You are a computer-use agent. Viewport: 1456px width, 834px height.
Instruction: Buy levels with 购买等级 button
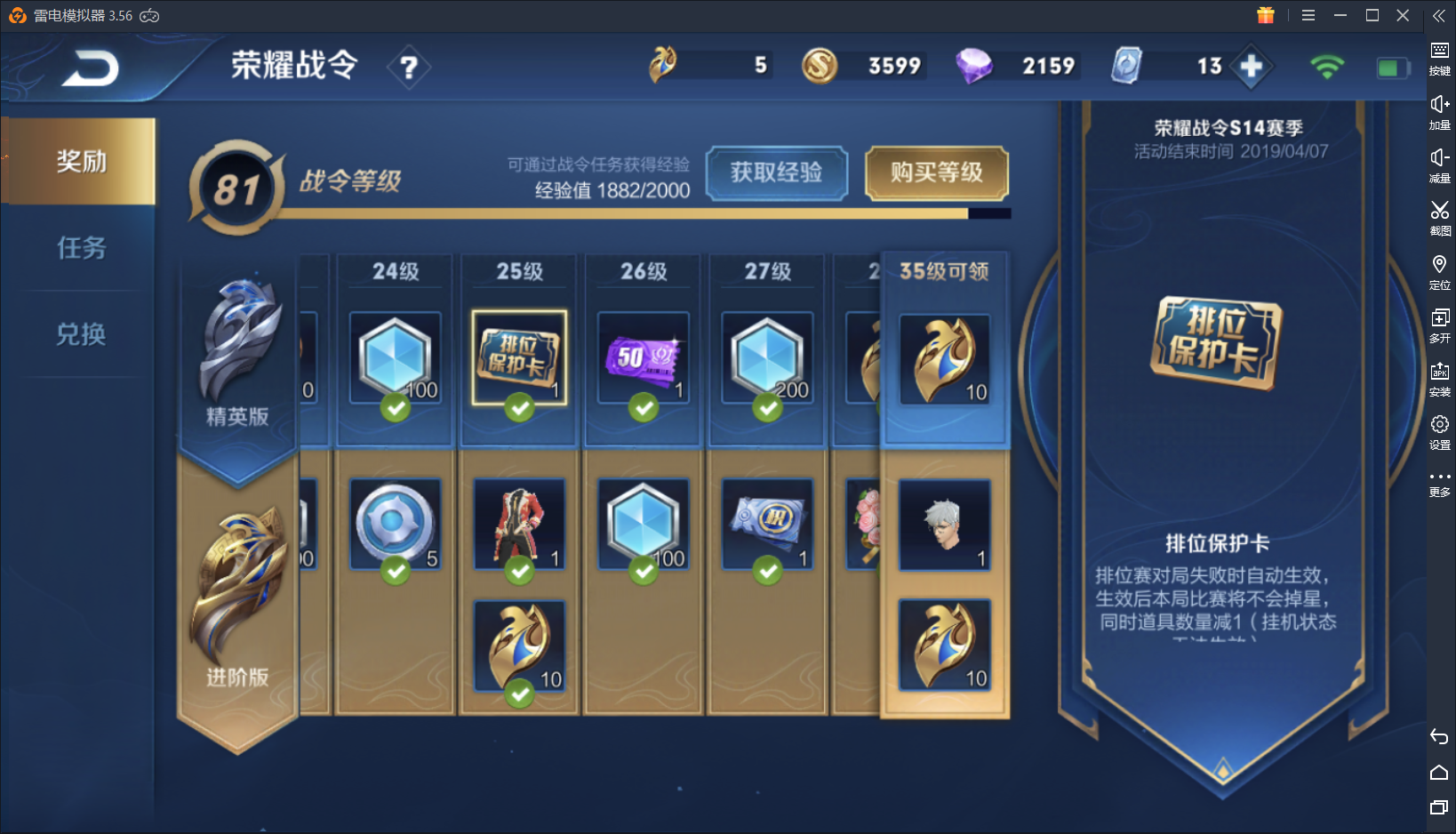click(x=936, y=172)
